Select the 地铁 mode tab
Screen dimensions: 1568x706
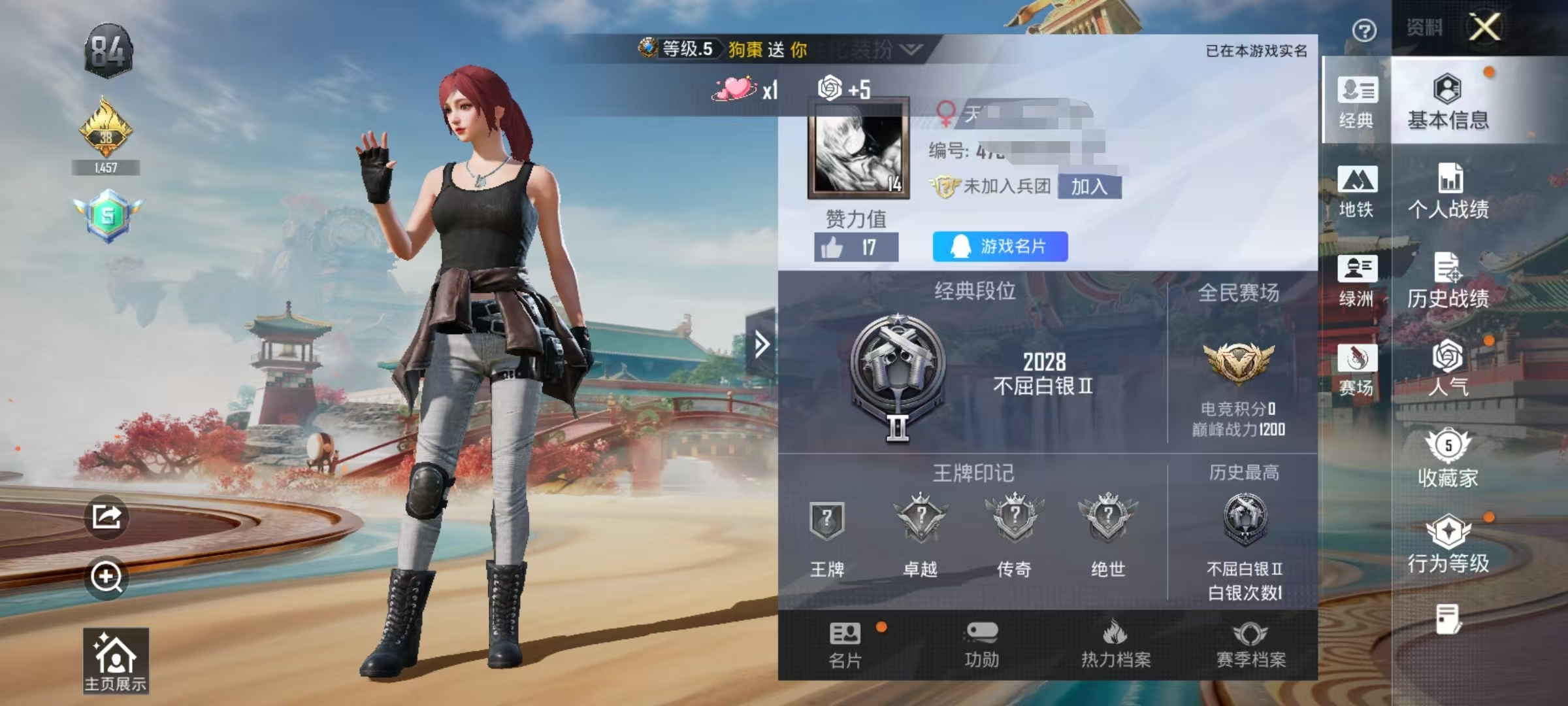(1356, 192)
